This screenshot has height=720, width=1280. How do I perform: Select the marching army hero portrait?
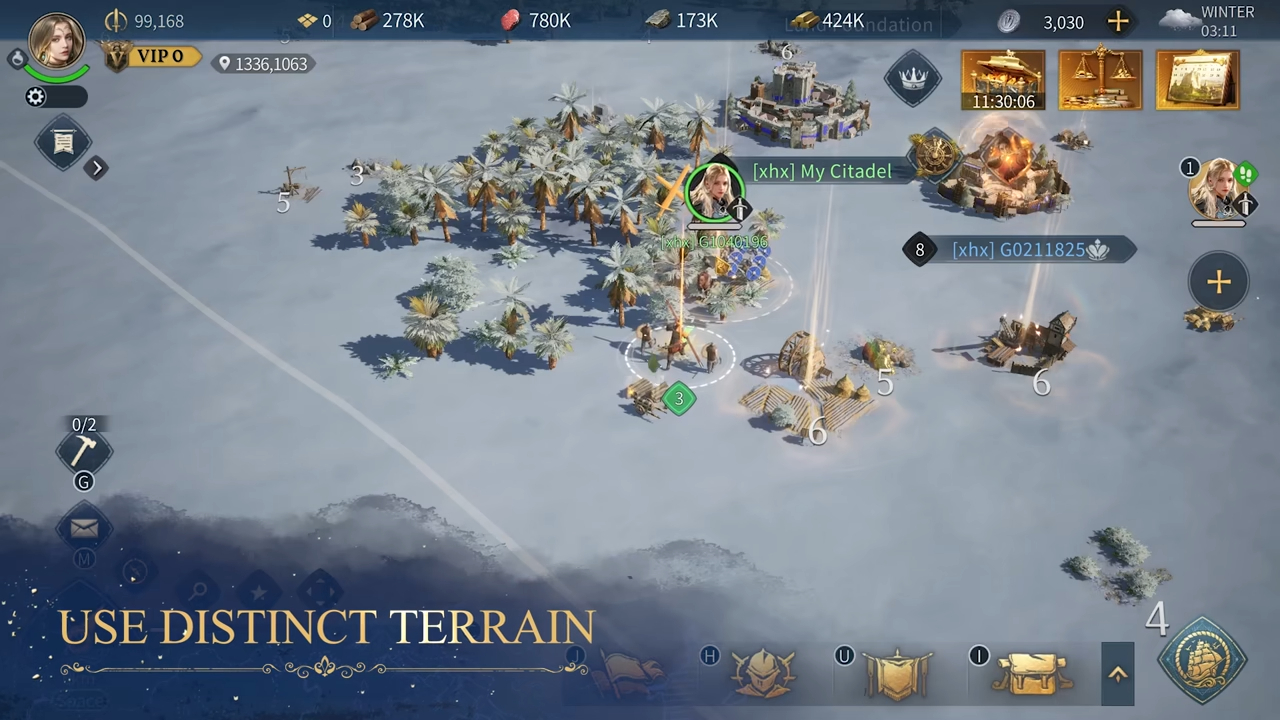1218,189
